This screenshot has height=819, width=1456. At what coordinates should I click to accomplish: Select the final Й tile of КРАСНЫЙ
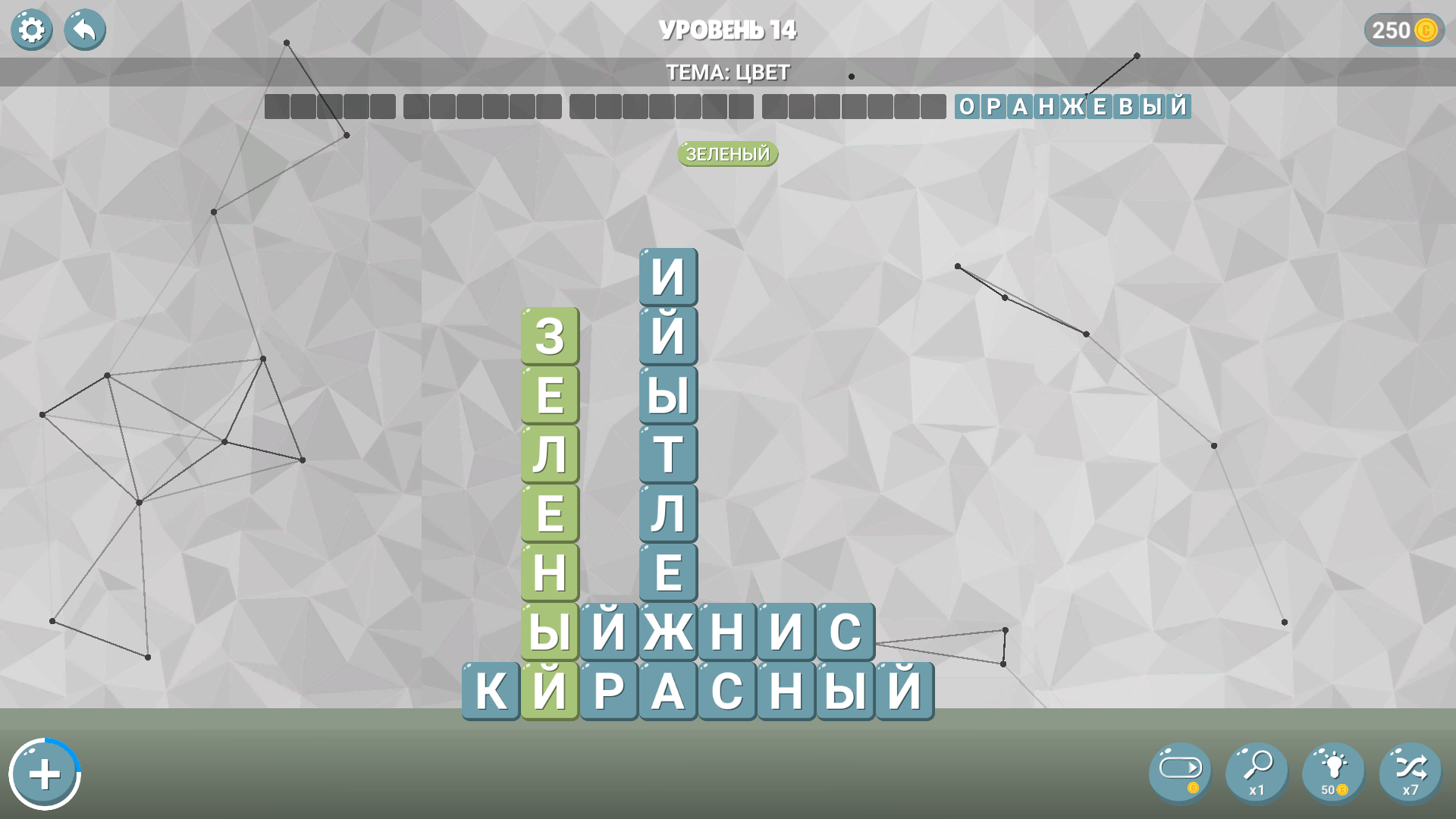905,691
